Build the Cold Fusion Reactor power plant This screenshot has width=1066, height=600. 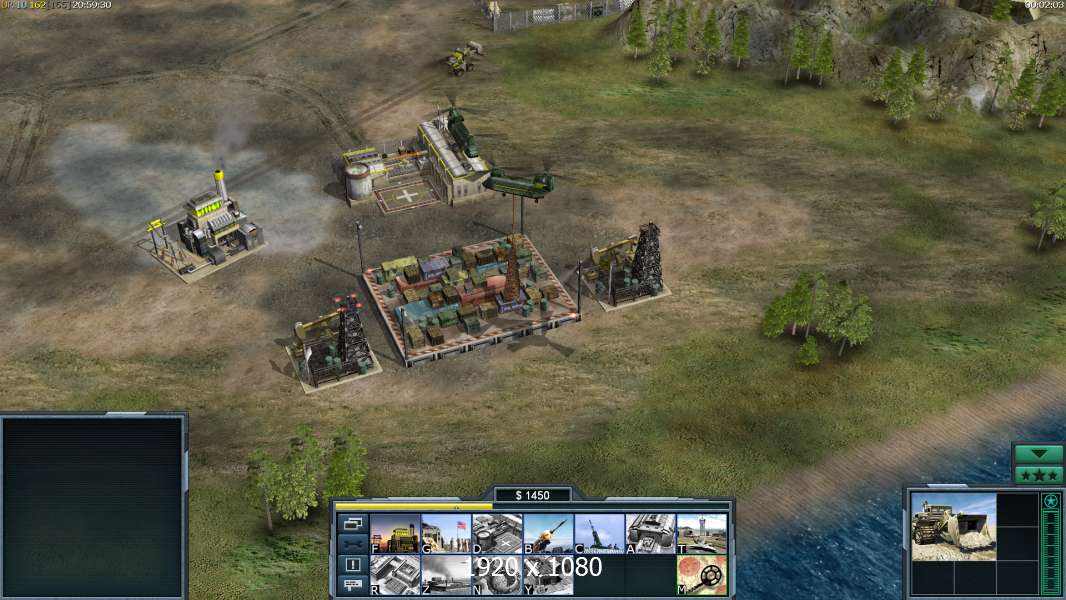point(395,534)
